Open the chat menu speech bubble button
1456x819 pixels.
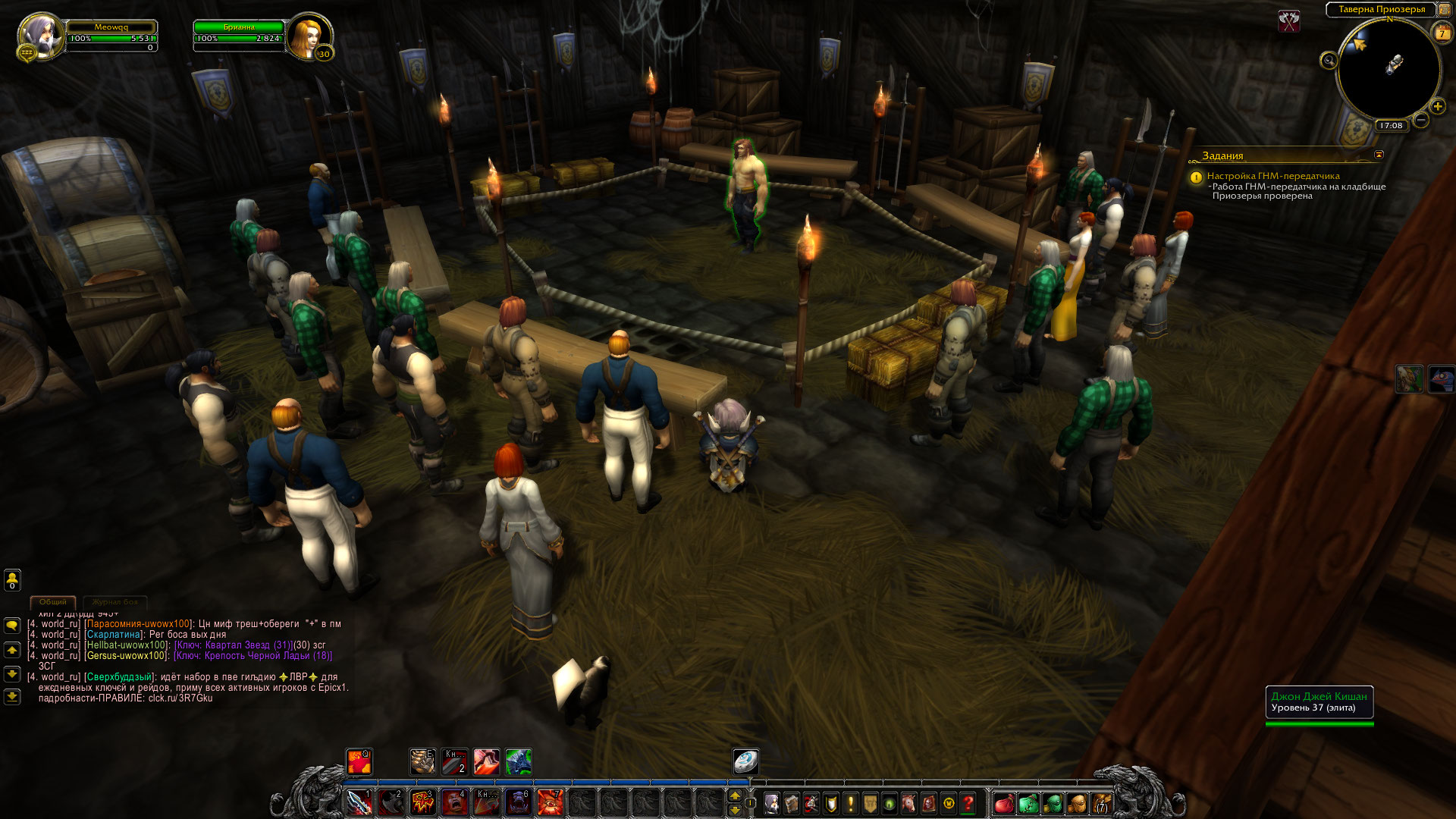(12, 626)
